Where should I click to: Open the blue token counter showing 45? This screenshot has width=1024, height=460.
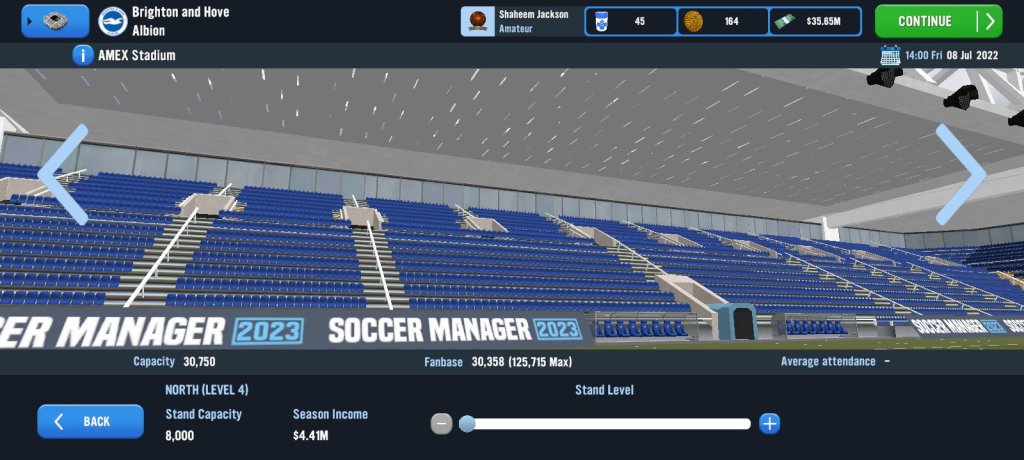pos(630,21)
